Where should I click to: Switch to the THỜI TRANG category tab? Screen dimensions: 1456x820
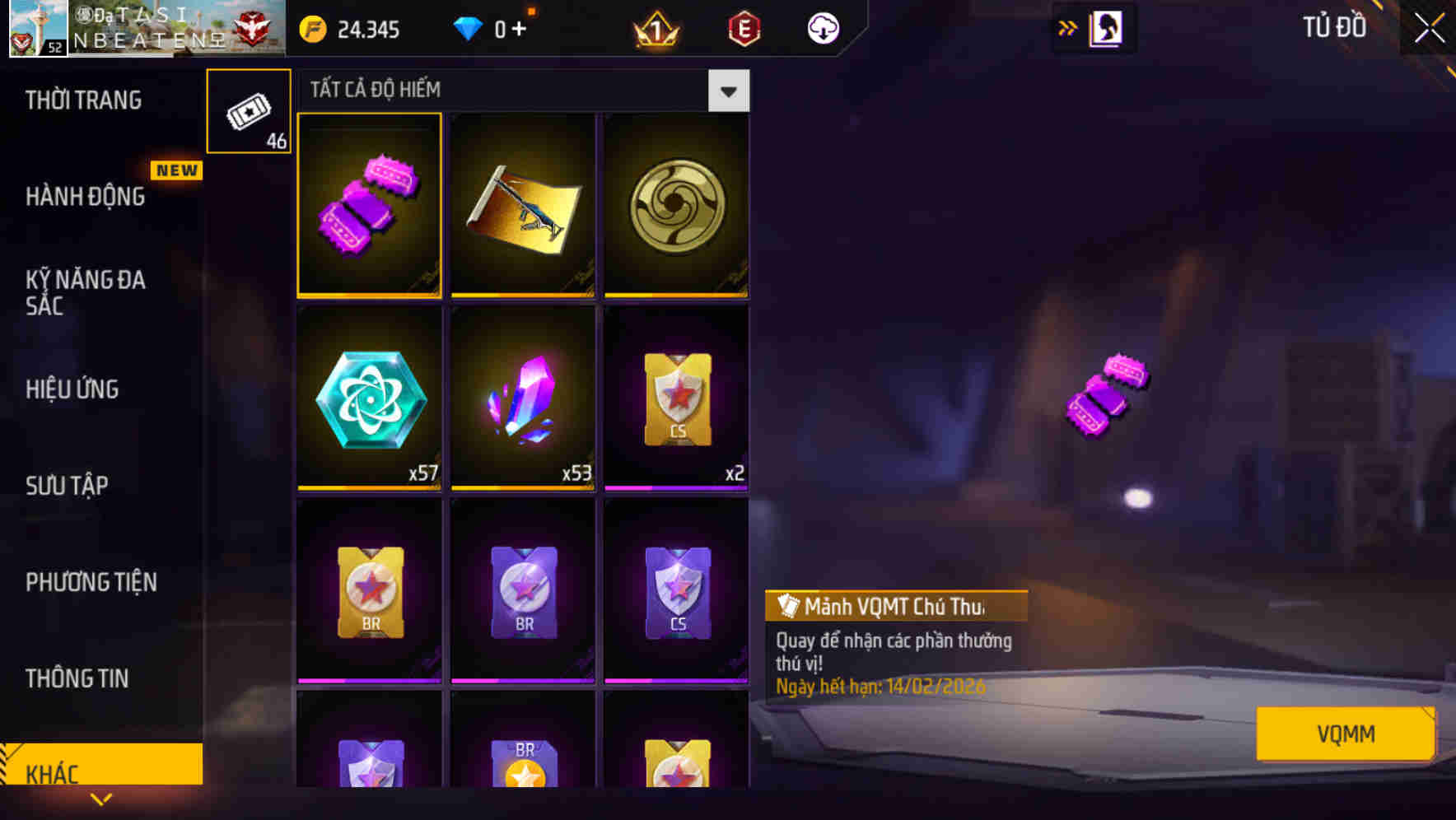(85, 100)
